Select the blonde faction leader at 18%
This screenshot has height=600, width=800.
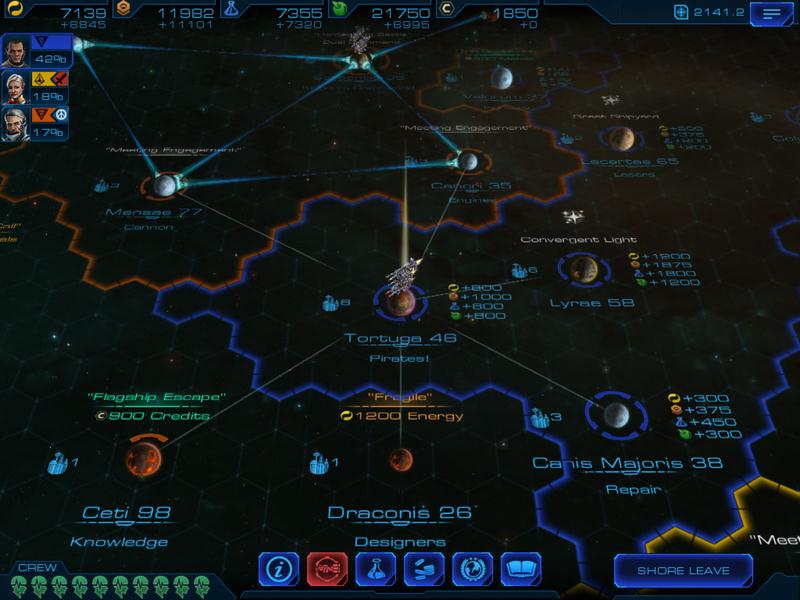click(17, 88)
